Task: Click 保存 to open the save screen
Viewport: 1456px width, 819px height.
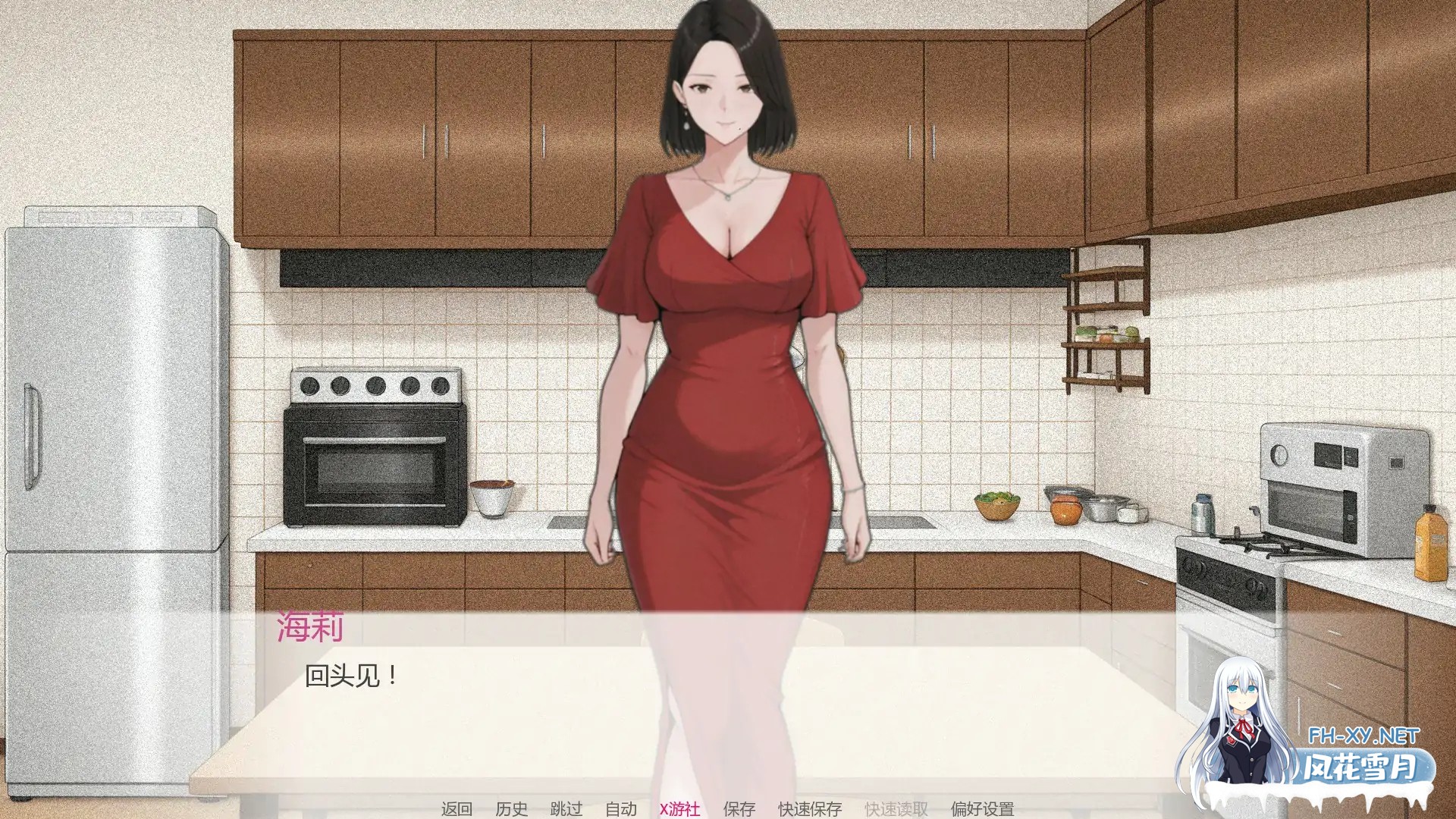Action: (x=739, y=808)
